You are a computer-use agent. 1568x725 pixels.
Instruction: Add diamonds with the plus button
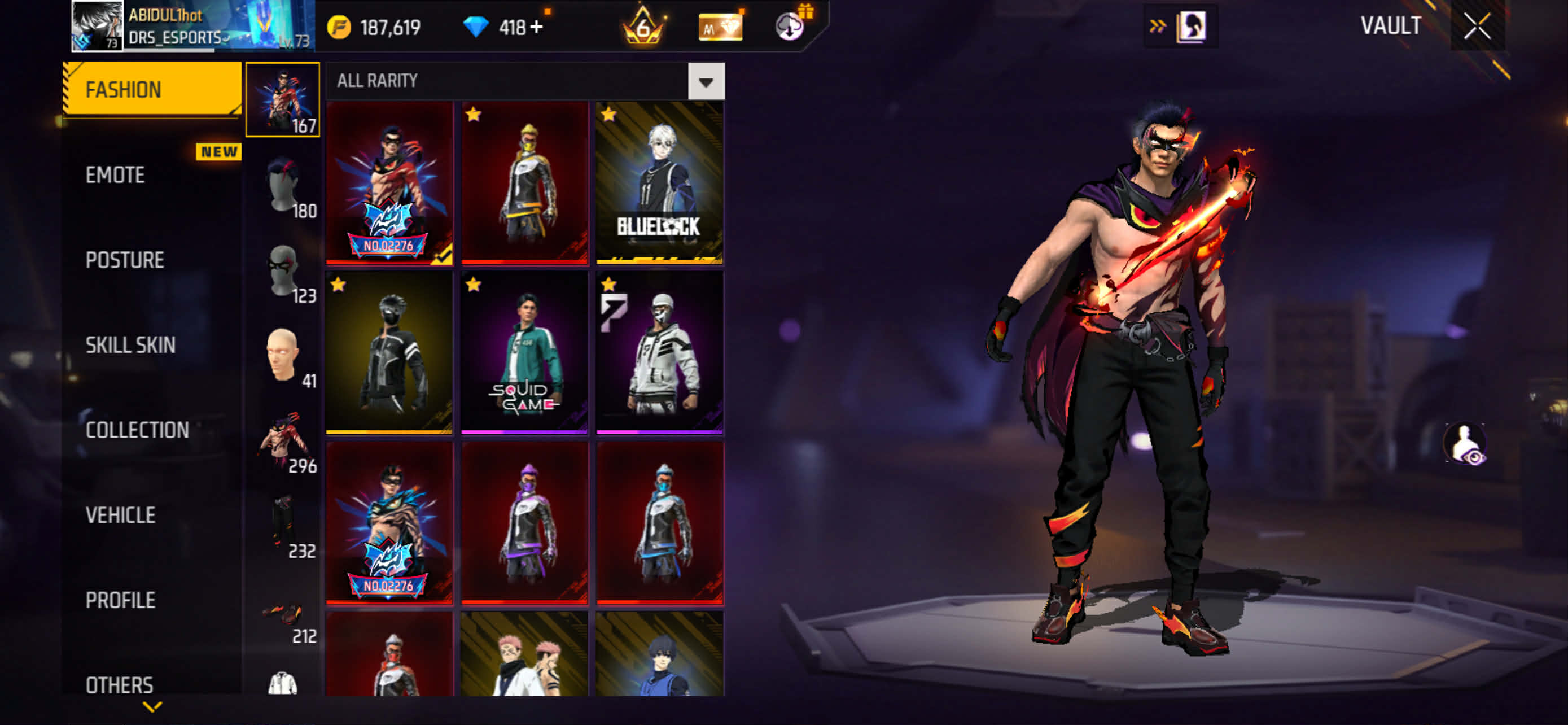click(x=536, y=28)
